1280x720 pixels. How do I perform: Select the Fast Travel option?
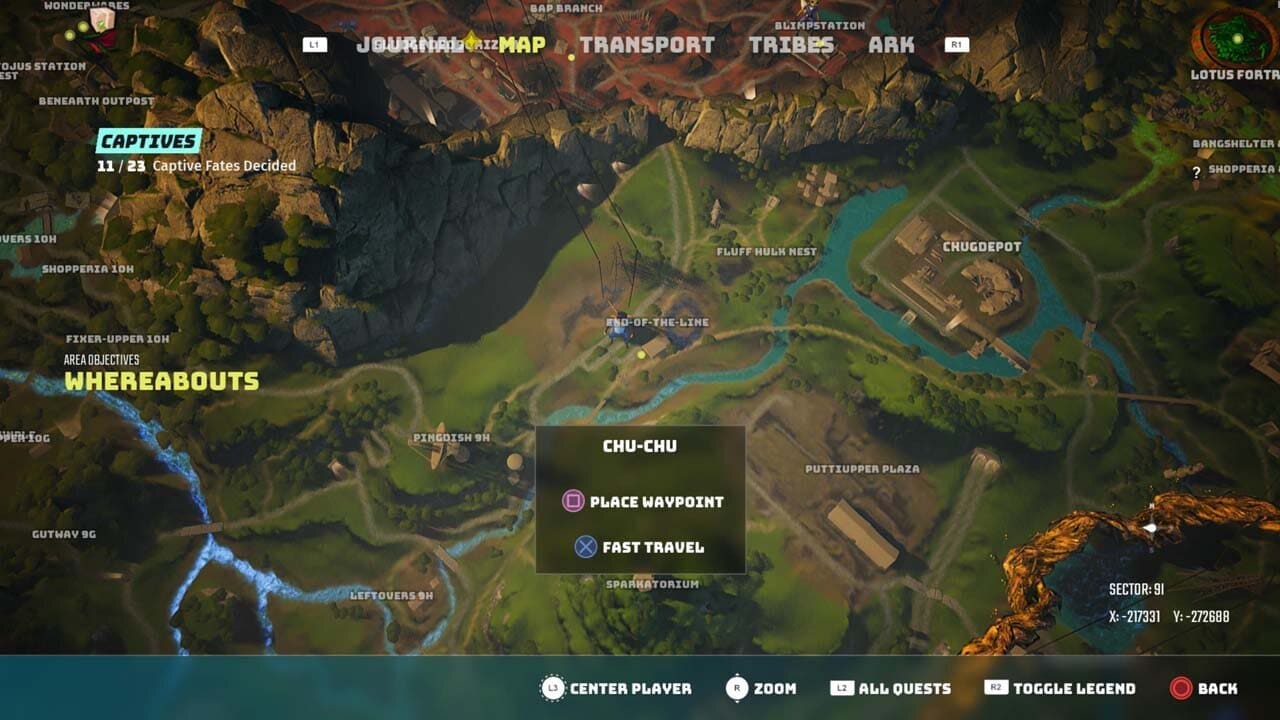pos(651,547)
